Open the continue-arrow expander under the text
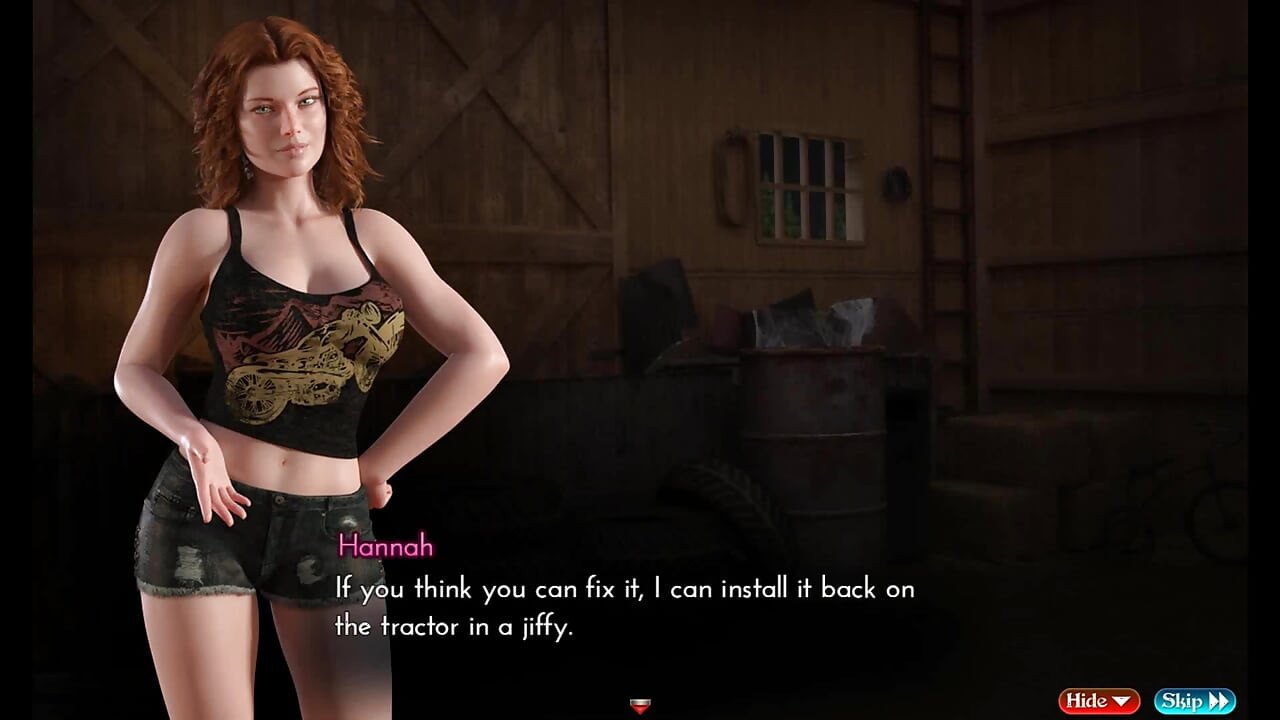This screenshot has height=720, width=1280. tap(640, 705)
